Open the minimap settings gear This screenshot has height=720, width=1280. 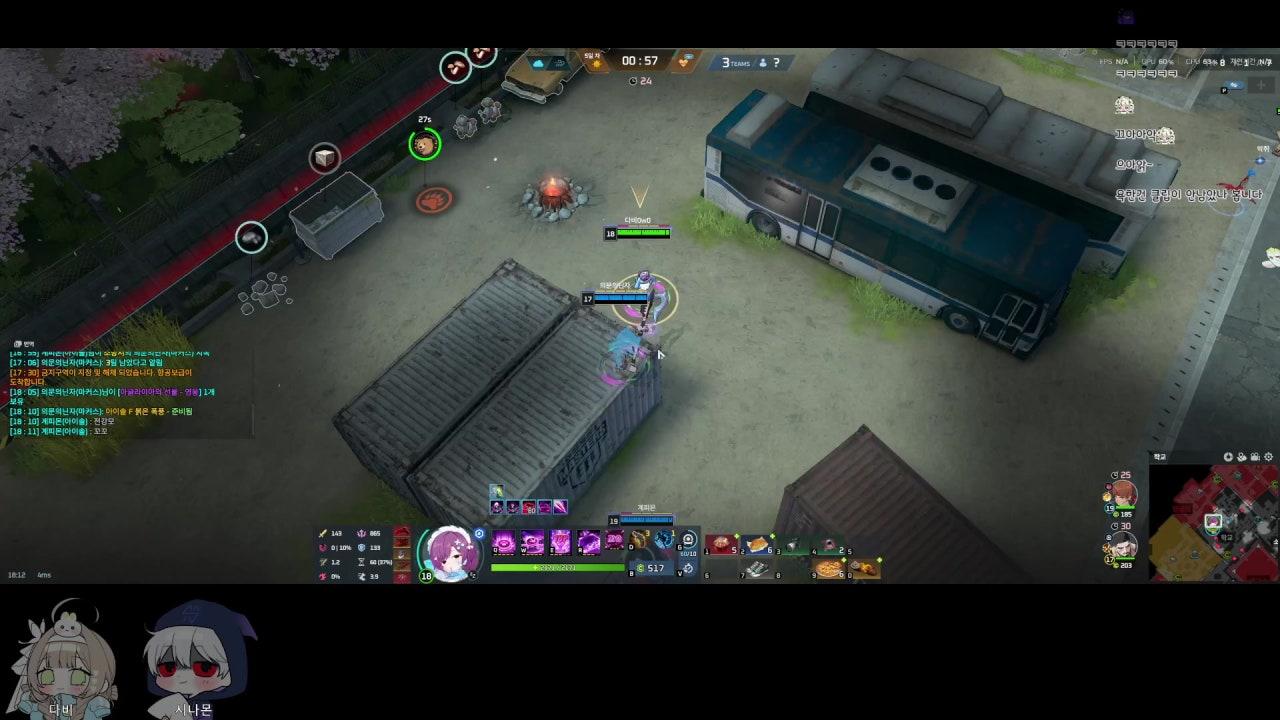pos(1267,457)
